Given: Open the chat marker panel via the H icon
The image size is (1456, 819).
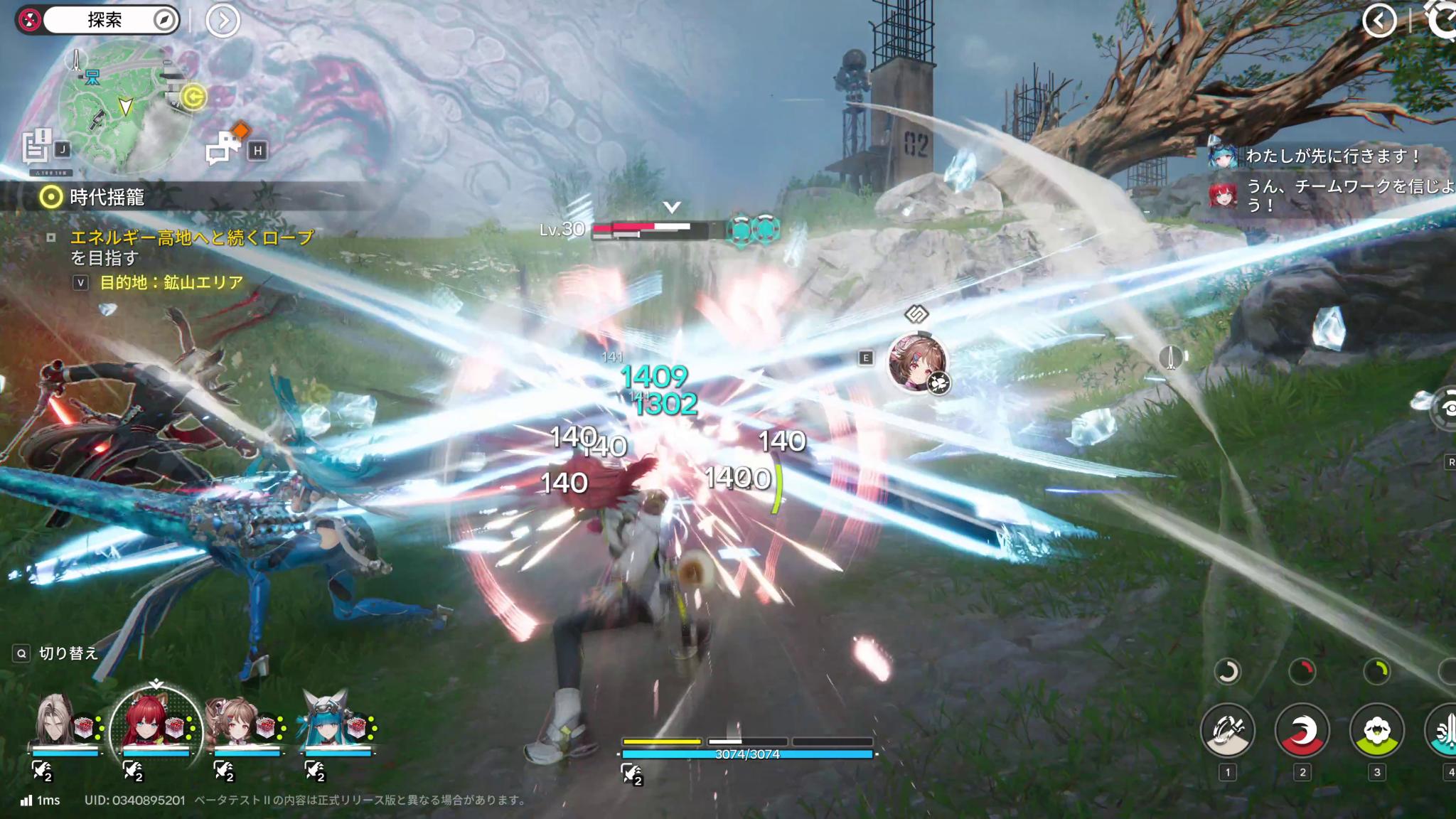Looking at the screenshot, I should click(x=258, y=150).
